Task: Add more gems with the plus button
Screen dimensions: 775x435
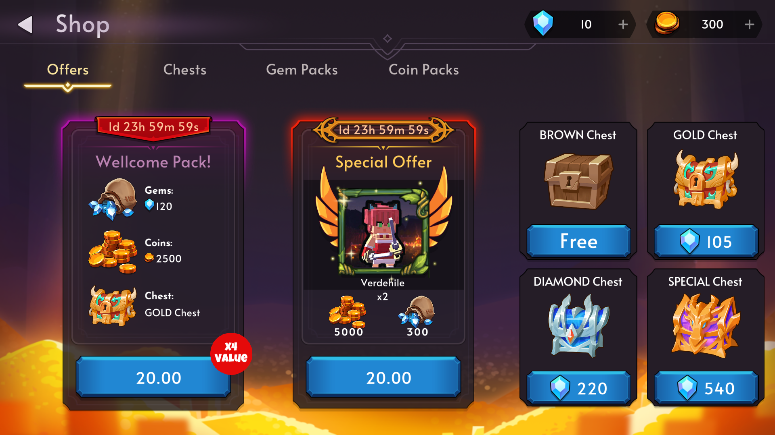Action: [x=623, y=24]
